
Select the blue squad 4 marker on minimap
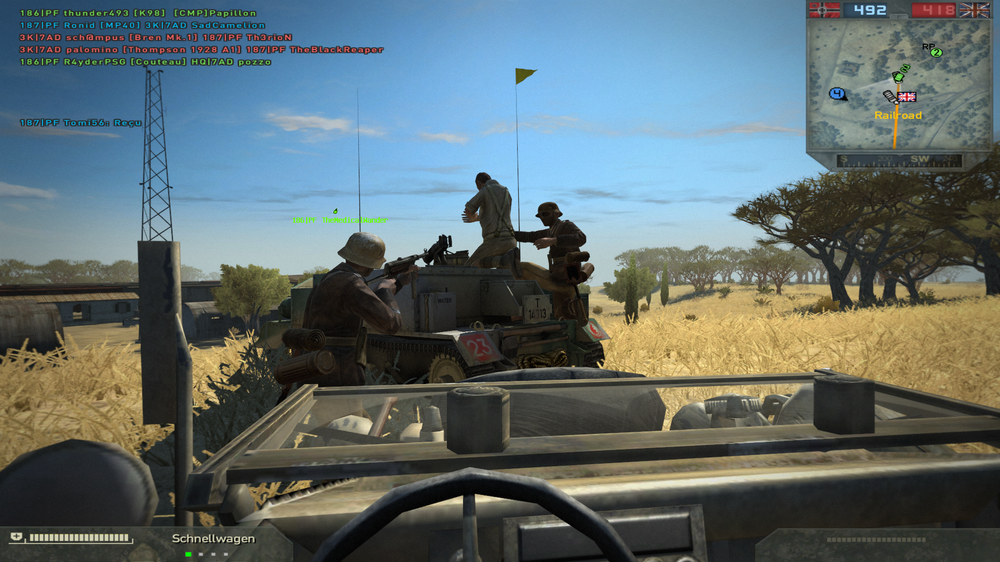pos(837,94)
